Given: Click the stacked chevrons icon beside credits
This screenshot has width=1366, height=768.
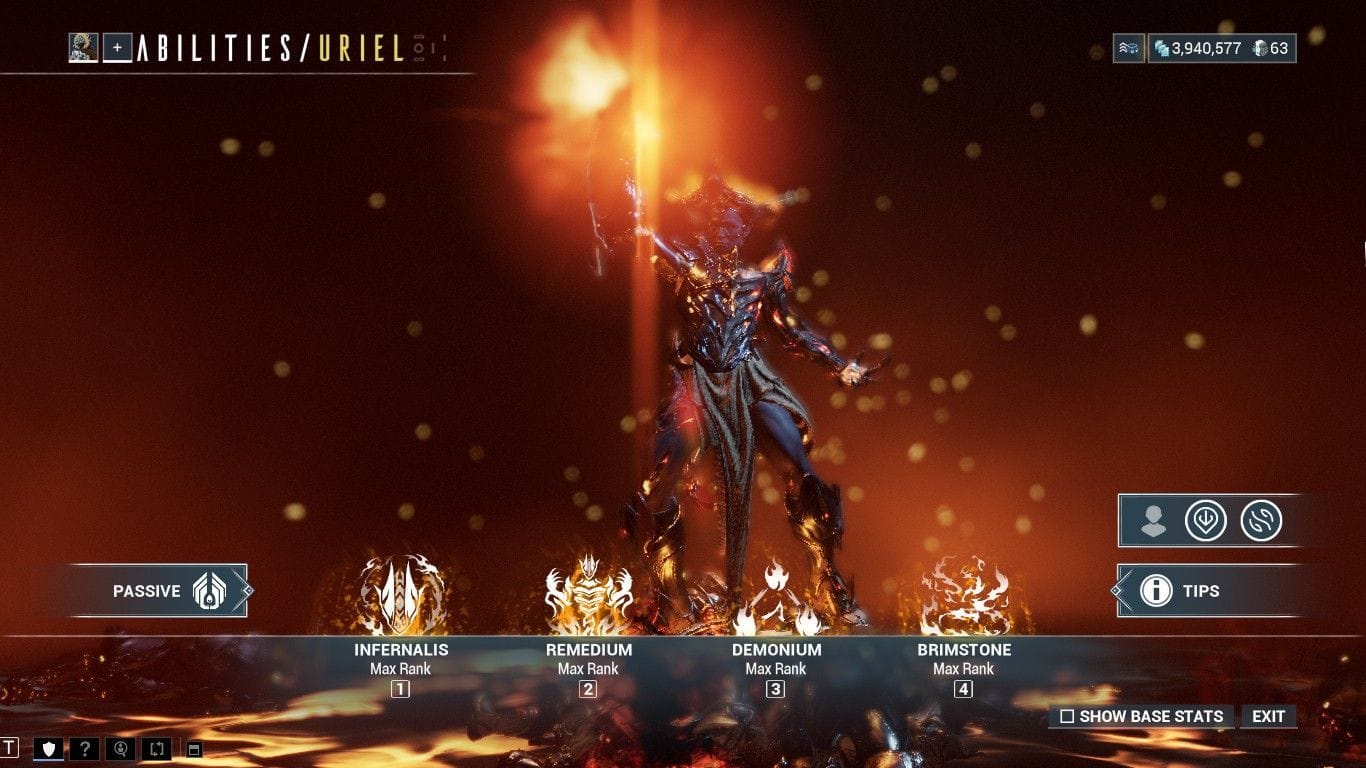Looking at the screenshot, I should point(1128,48).
